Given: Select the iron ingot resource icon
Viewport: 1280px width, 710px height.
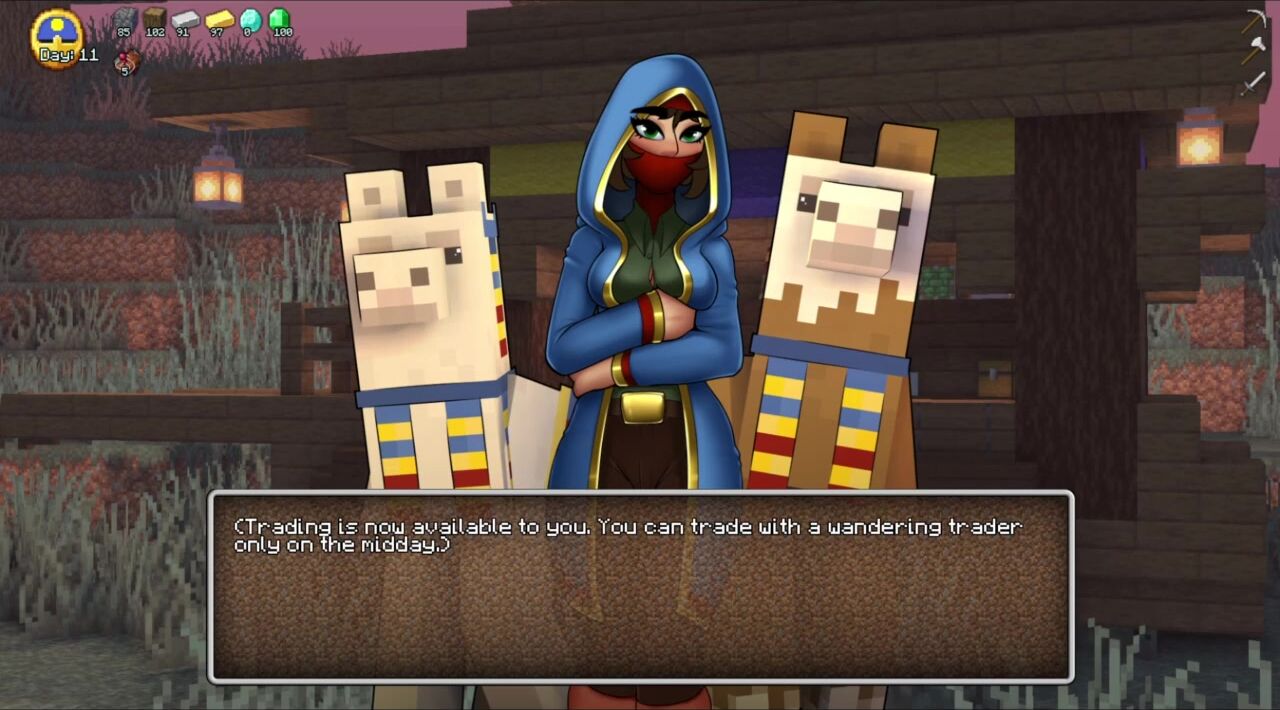Looking at the screenshot, I should [185, 18].
